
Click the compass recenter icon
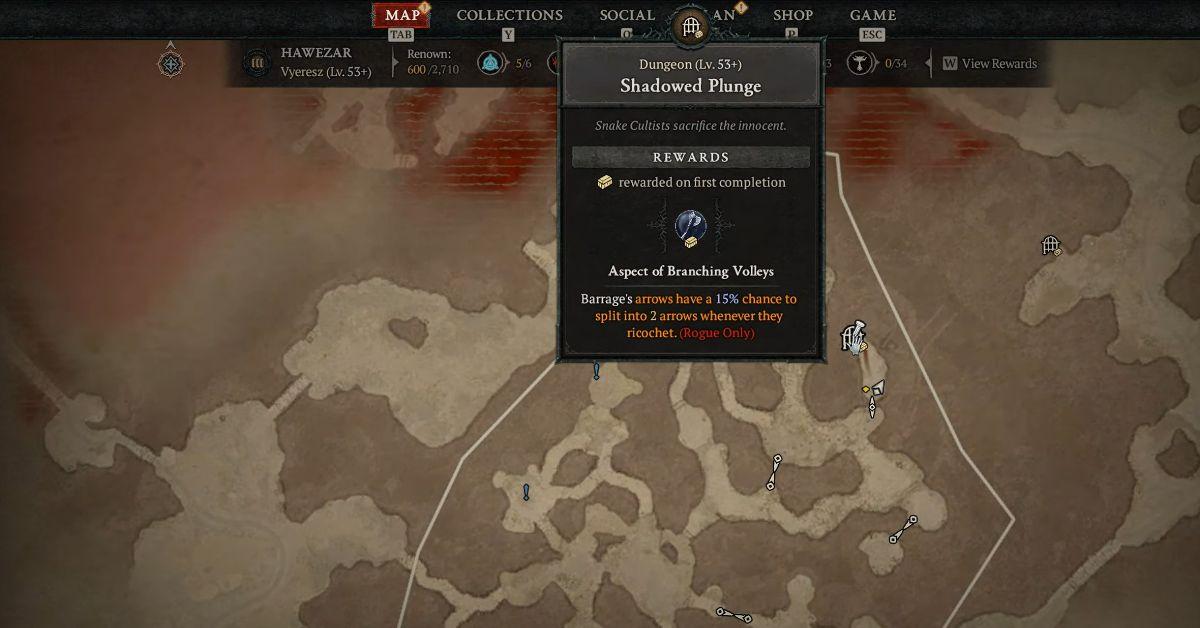coord(170,64)
